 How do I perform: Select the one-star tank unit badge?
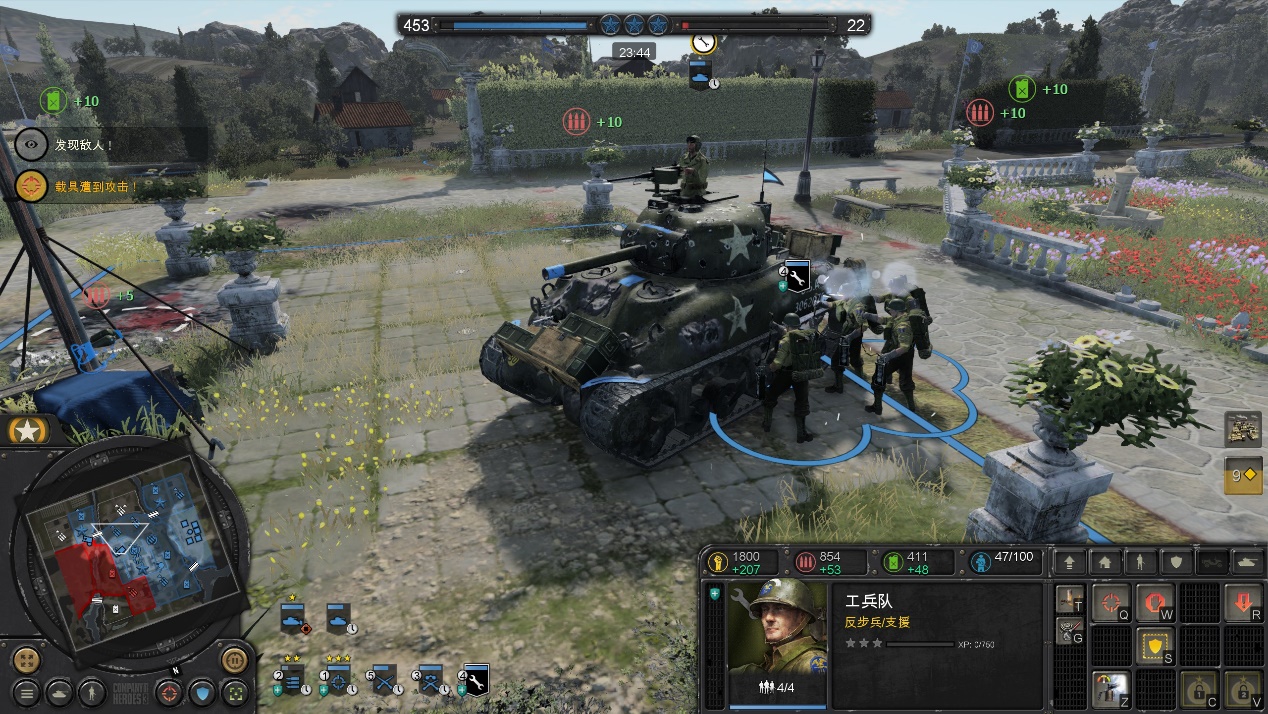click(294, 618)
